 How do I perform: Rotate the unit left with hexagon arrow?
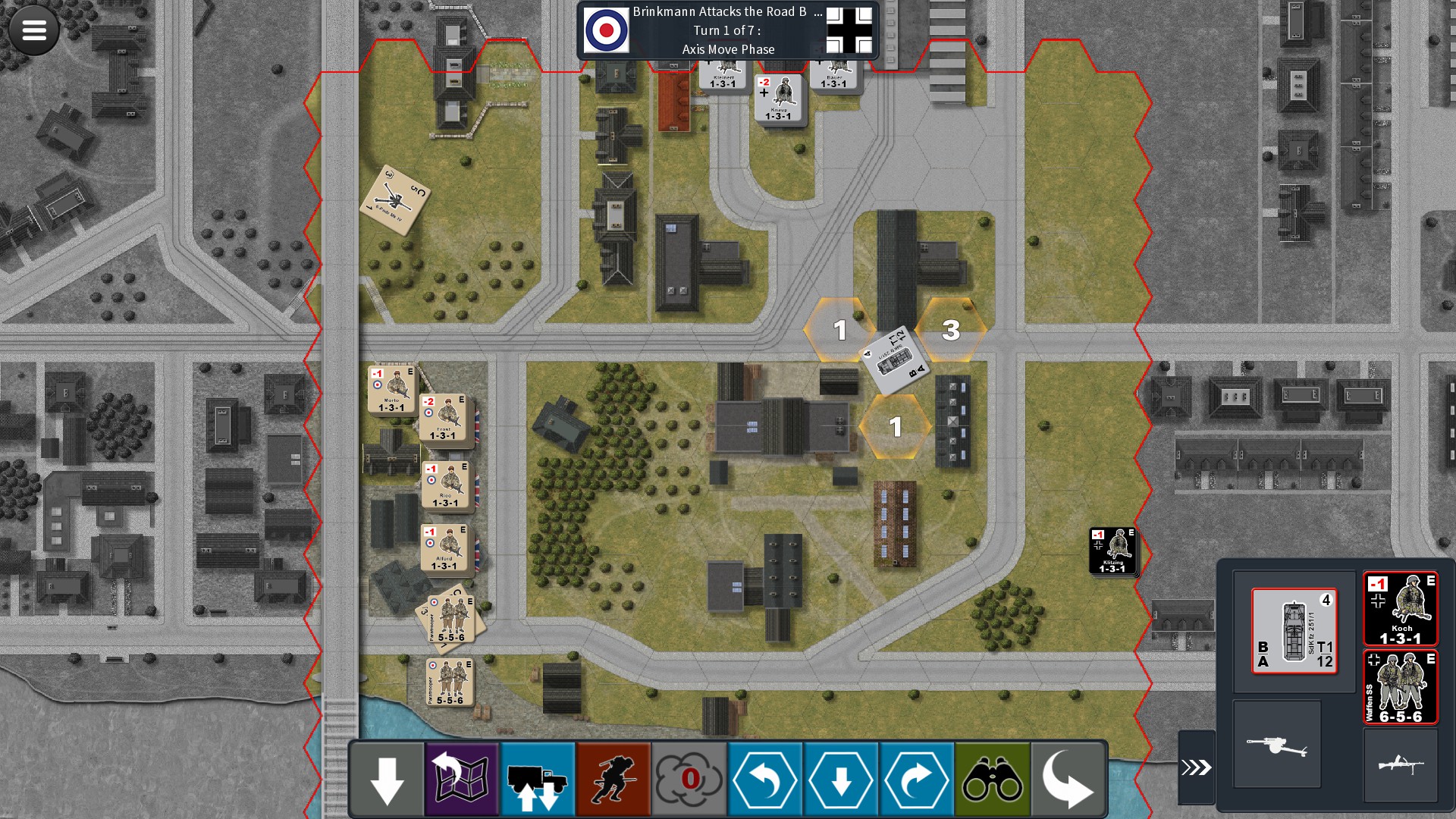click(x=765, y=780)
